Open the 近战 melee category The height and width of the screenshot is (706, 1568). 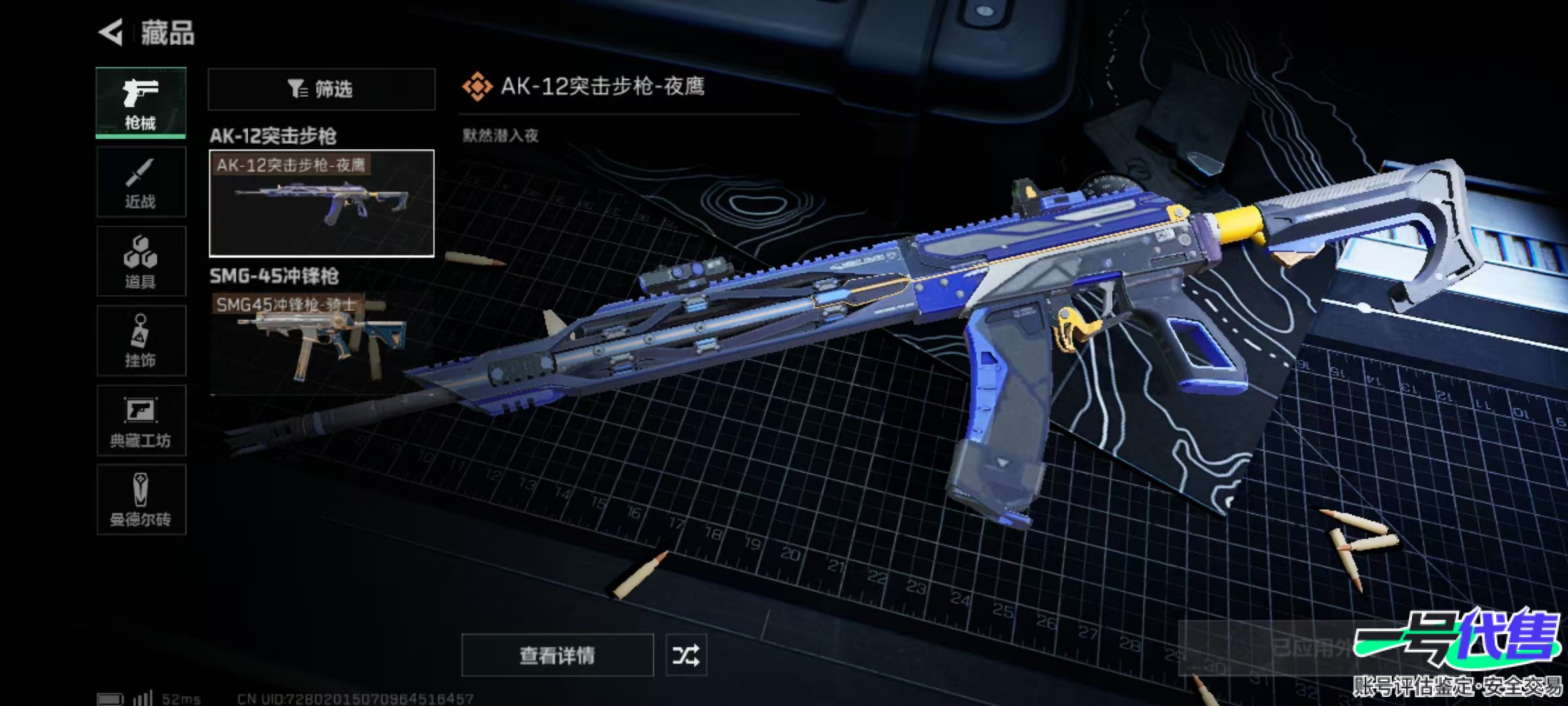[140, 182]
